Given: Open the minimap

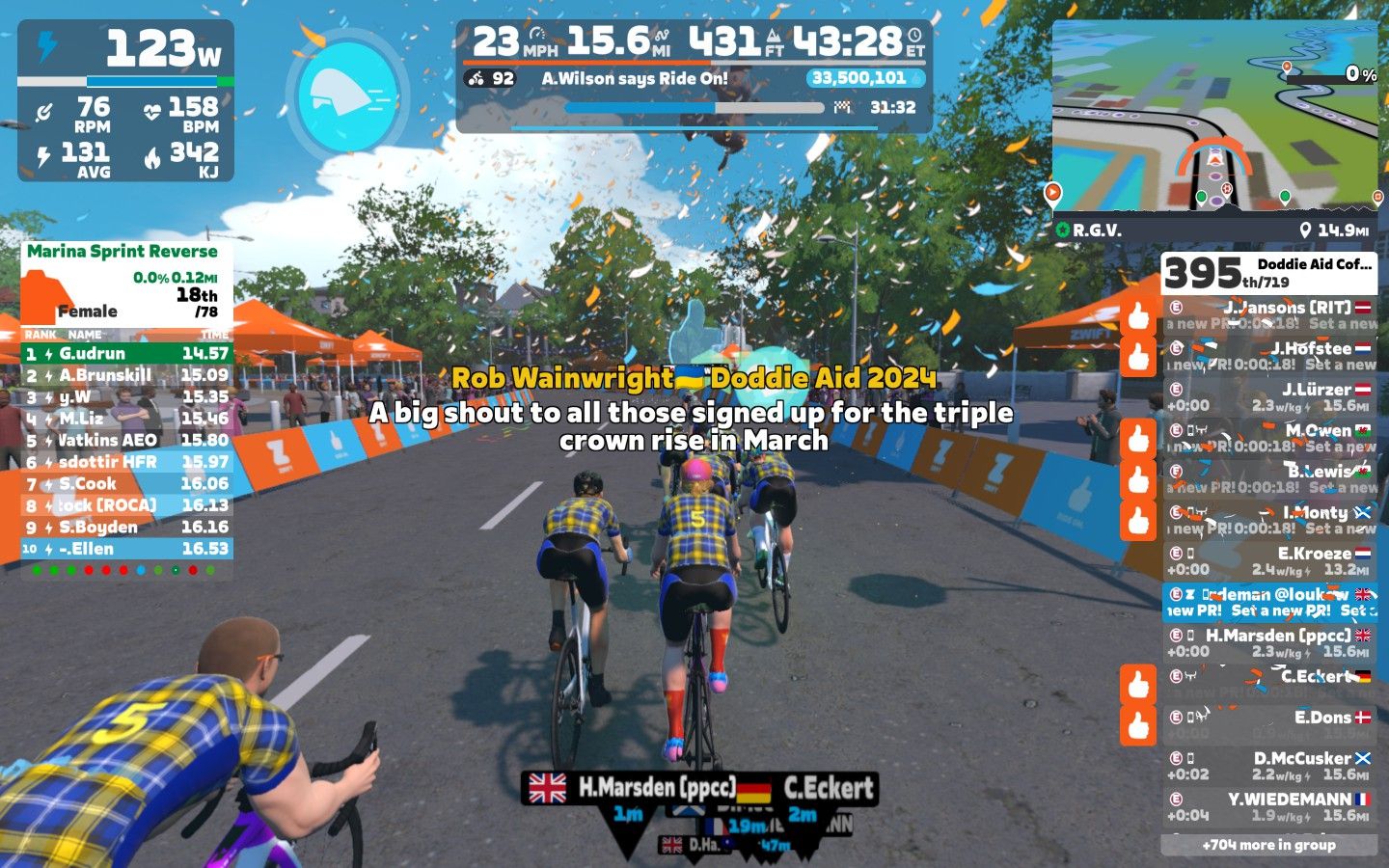Looking at the screenshot, I should (1216, 116).
